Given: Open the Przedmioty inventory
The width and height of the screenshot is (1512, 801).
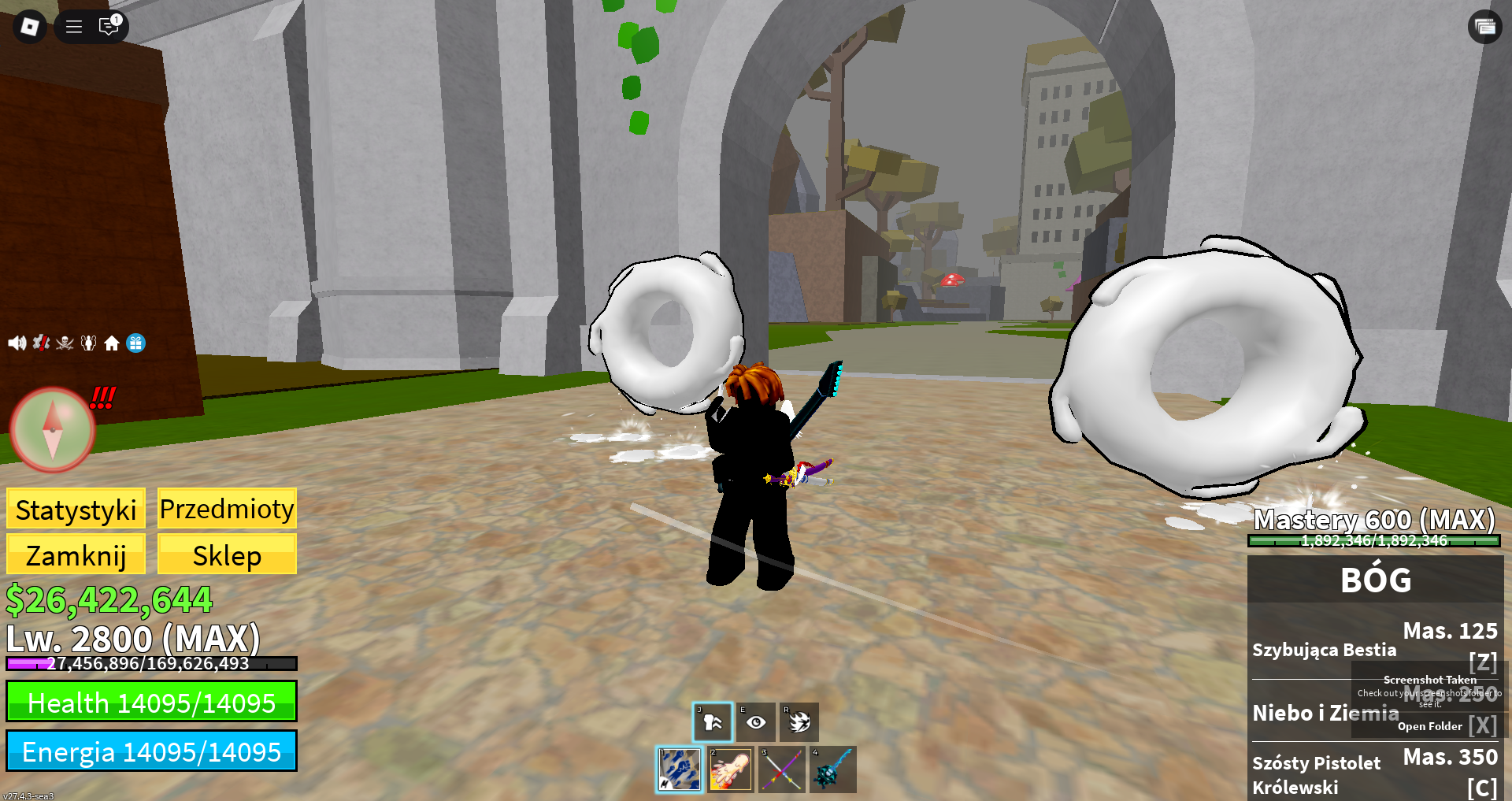Looking at the screenshot, I should (x=227, y=510).
